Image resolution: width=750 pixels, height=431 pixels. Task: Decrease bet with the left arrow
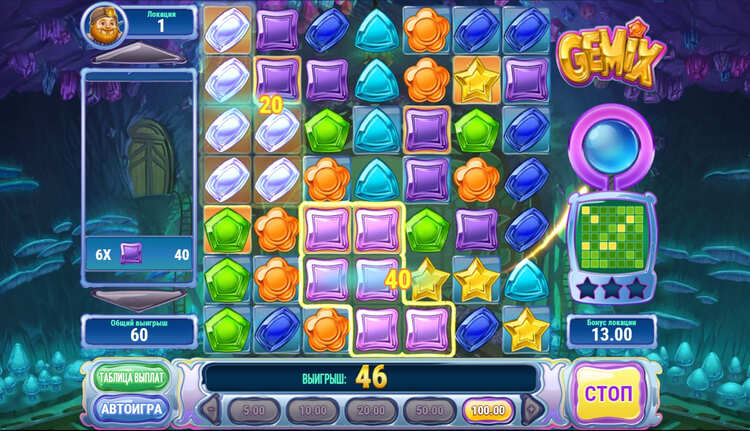click(x=212, y=410)
